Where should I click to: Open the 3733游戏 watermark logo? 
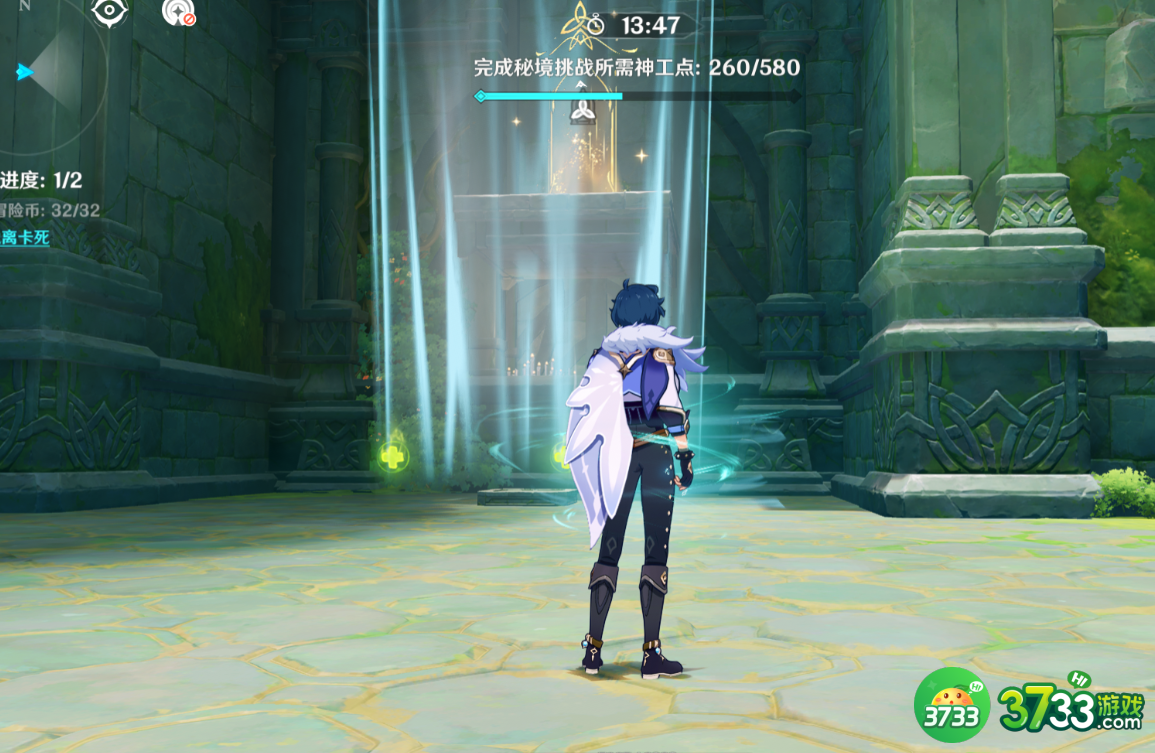pyautogui.click(x=1031, y=705)
